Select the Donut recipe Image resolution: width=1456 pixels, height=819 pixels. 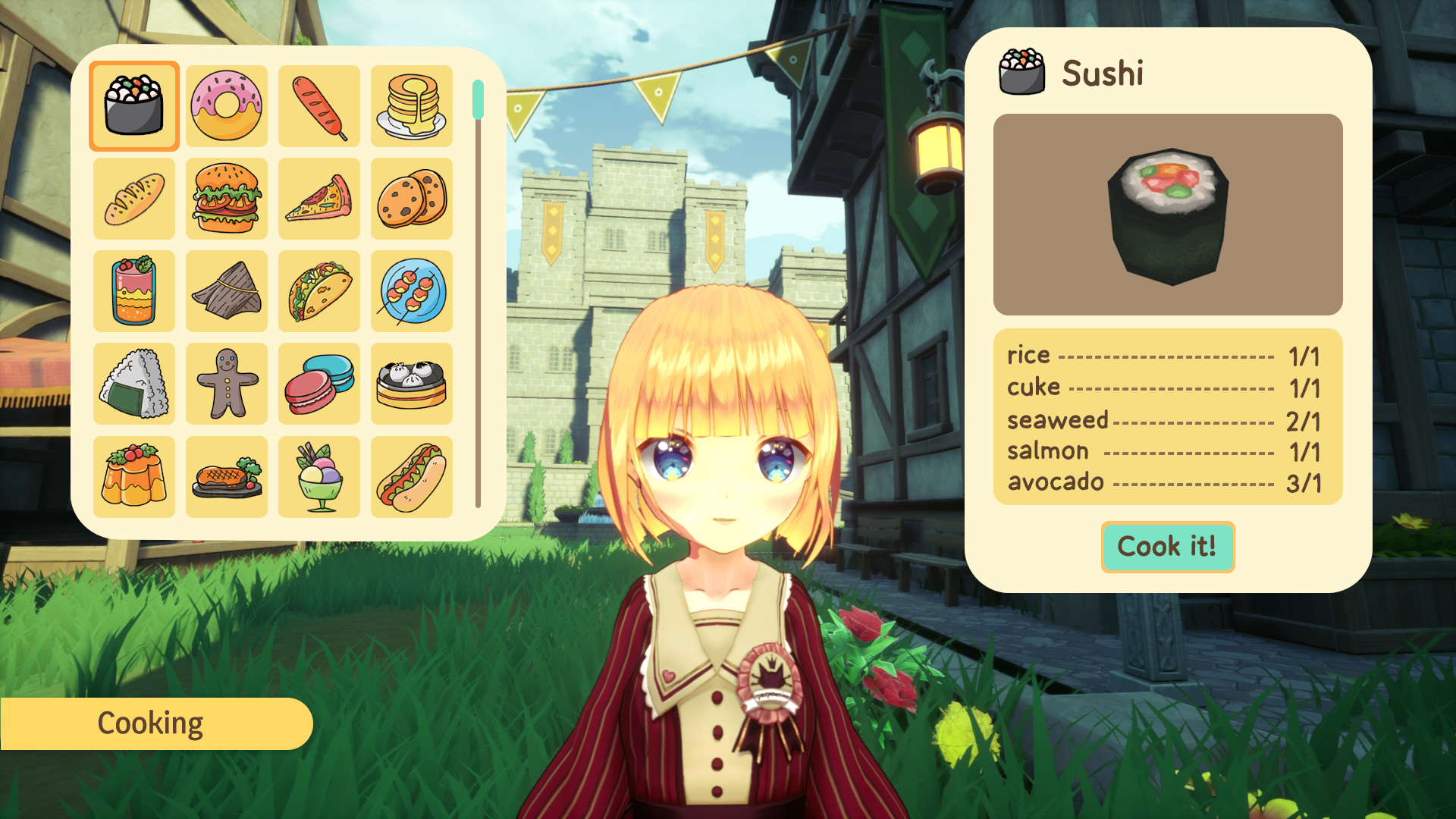226,105
